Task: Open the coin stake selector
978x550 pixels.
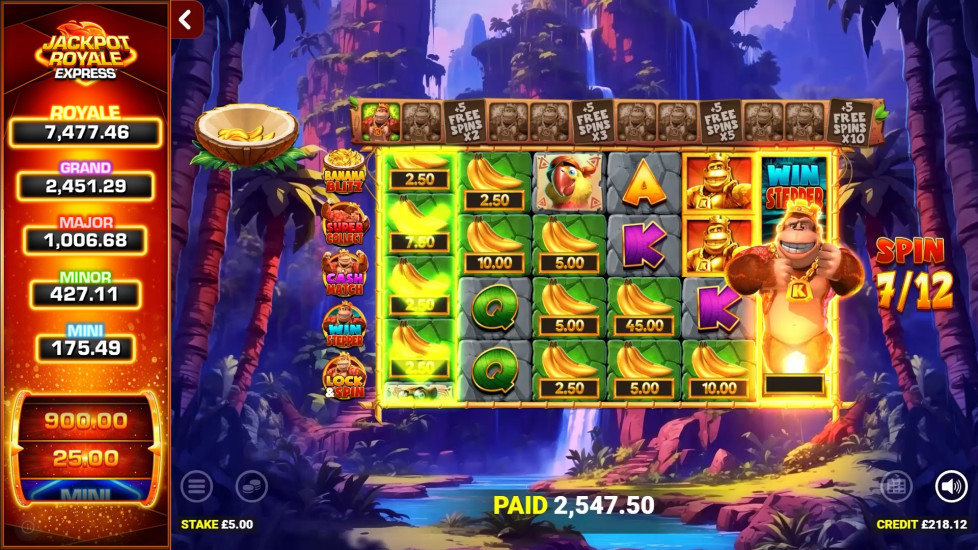Action: click(x=251, y=487)
